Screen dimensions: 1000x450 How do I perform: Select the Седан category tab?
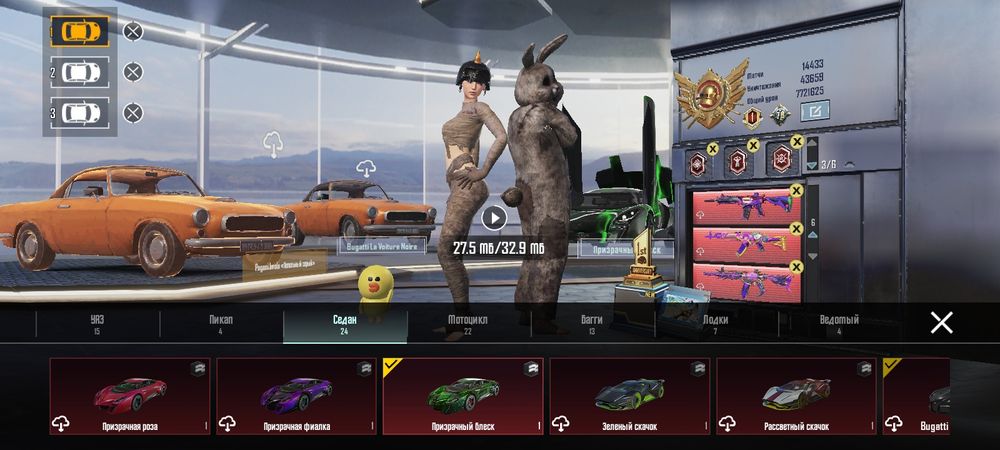tap(344, 324)
